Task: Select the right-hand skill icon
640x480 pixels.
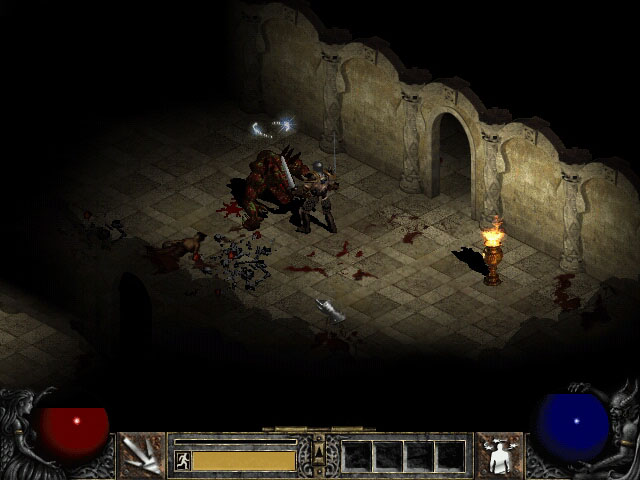Action: point(498,455)
